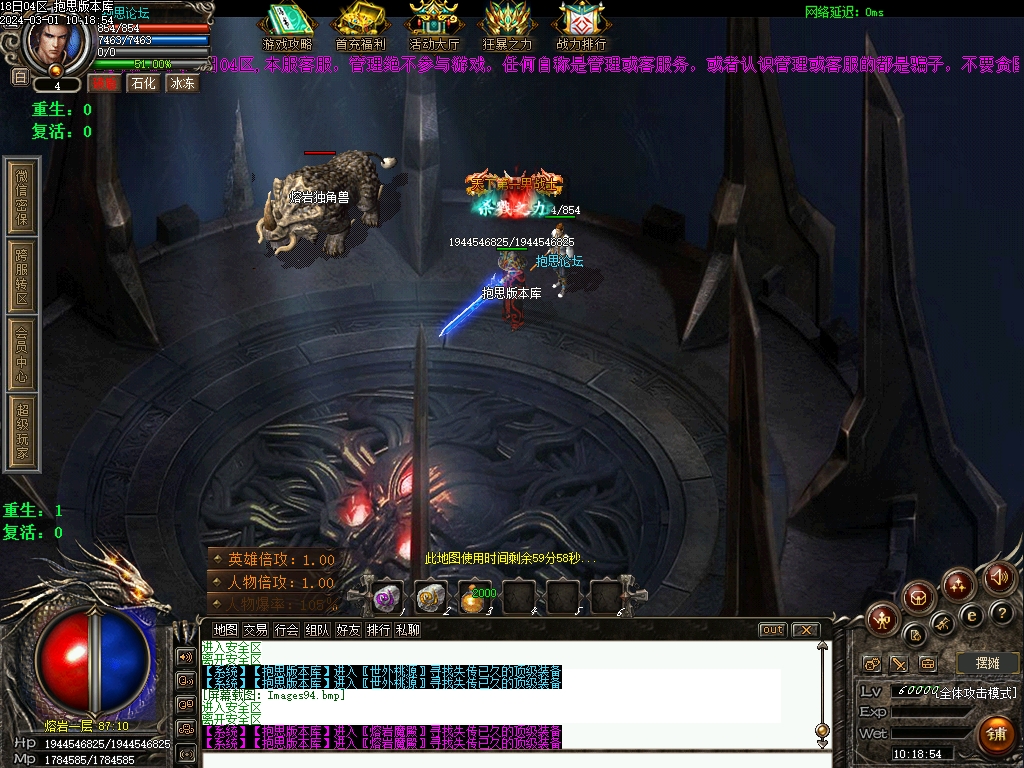Use the orange potion with 2000 count

click(x=475, y=598)
